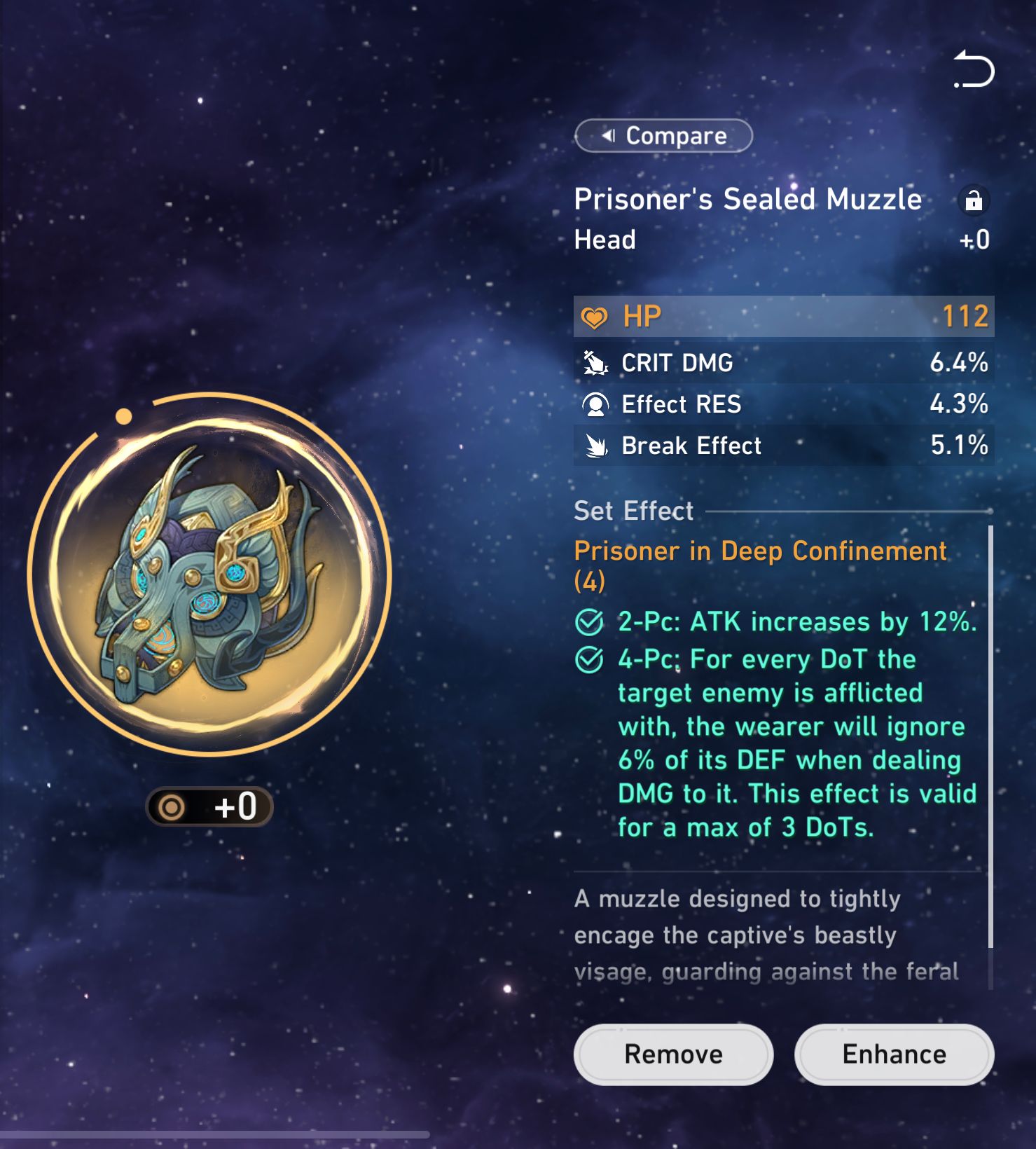Screen dimensions: 1036x1149
Task: Click the Effect RES stat icon
Action: [595, 404]
